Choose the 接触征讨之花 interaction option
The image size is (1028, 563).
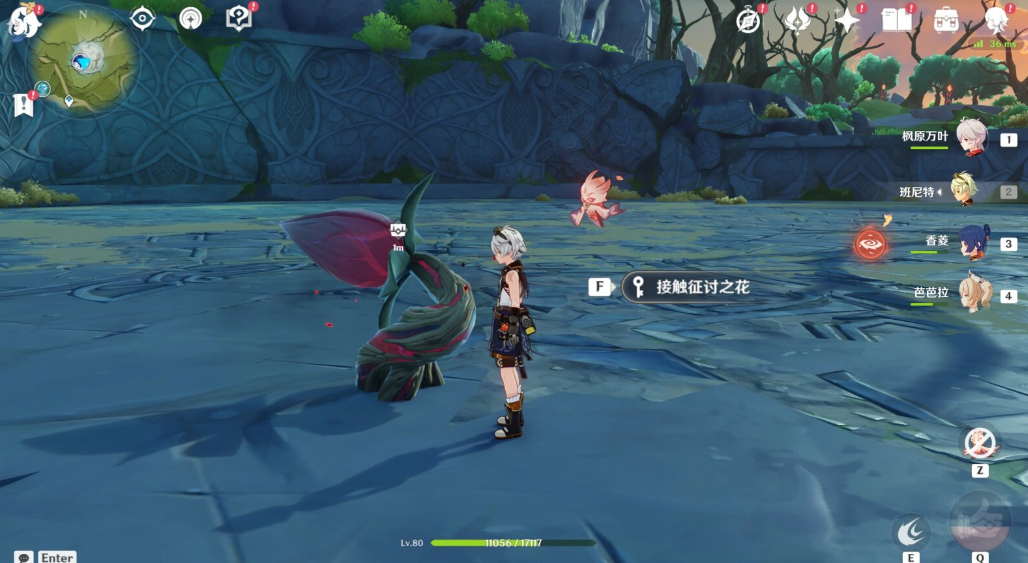click(x=691, y=287)
